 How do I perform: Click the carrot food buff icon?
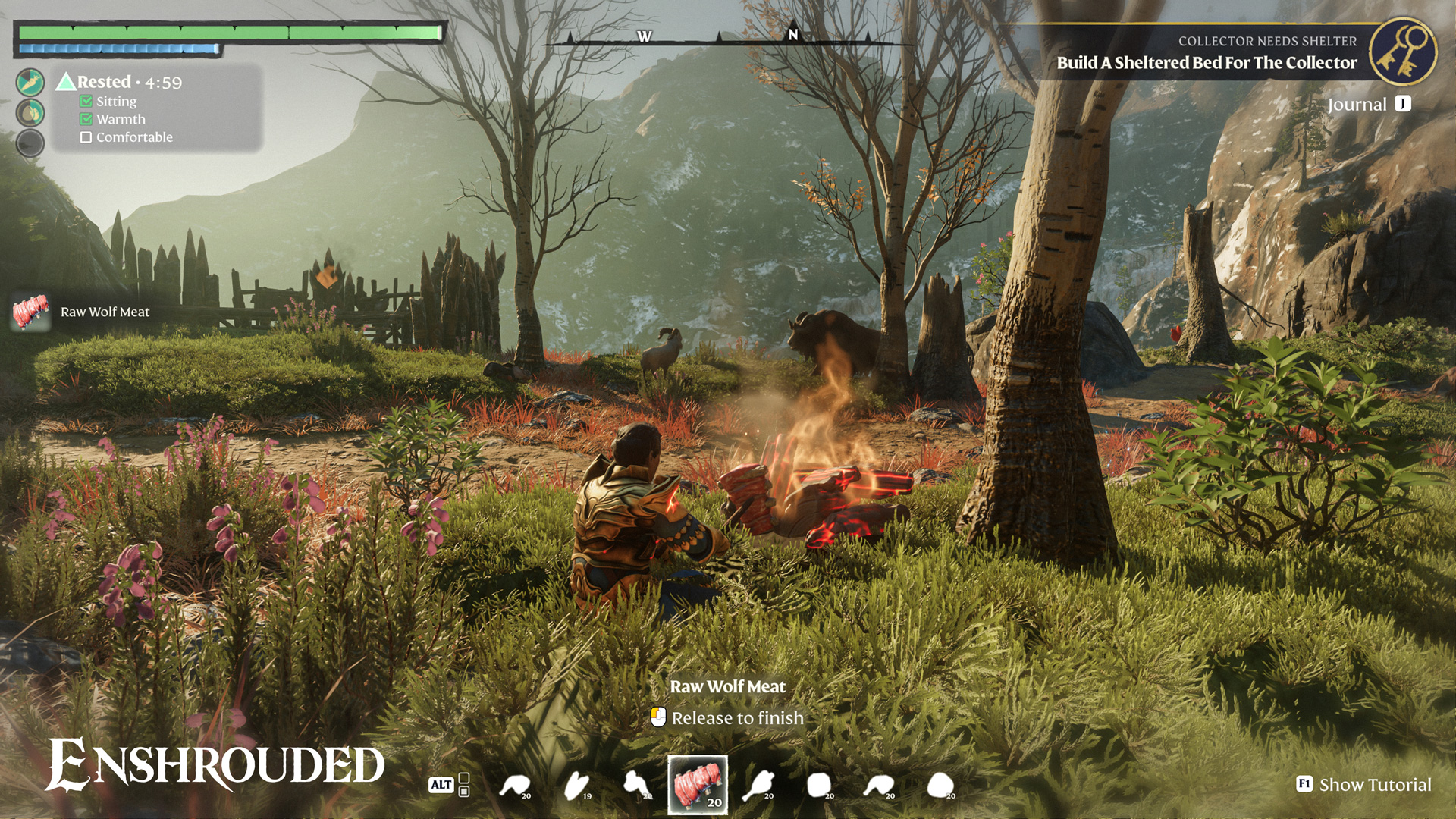point(30,82)
